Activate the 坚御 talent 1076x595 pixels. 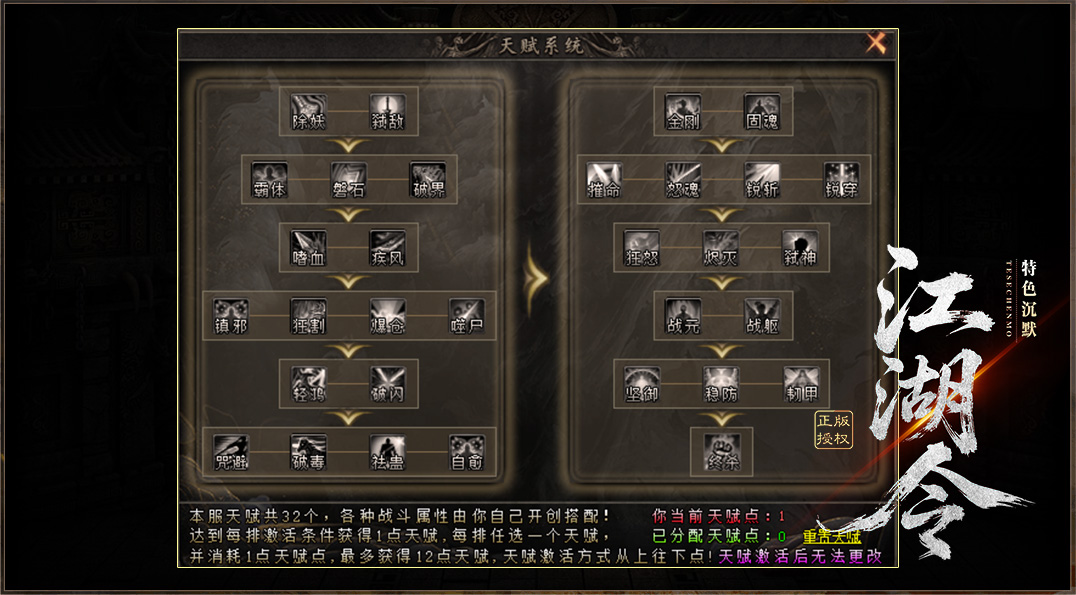point(643,380)
